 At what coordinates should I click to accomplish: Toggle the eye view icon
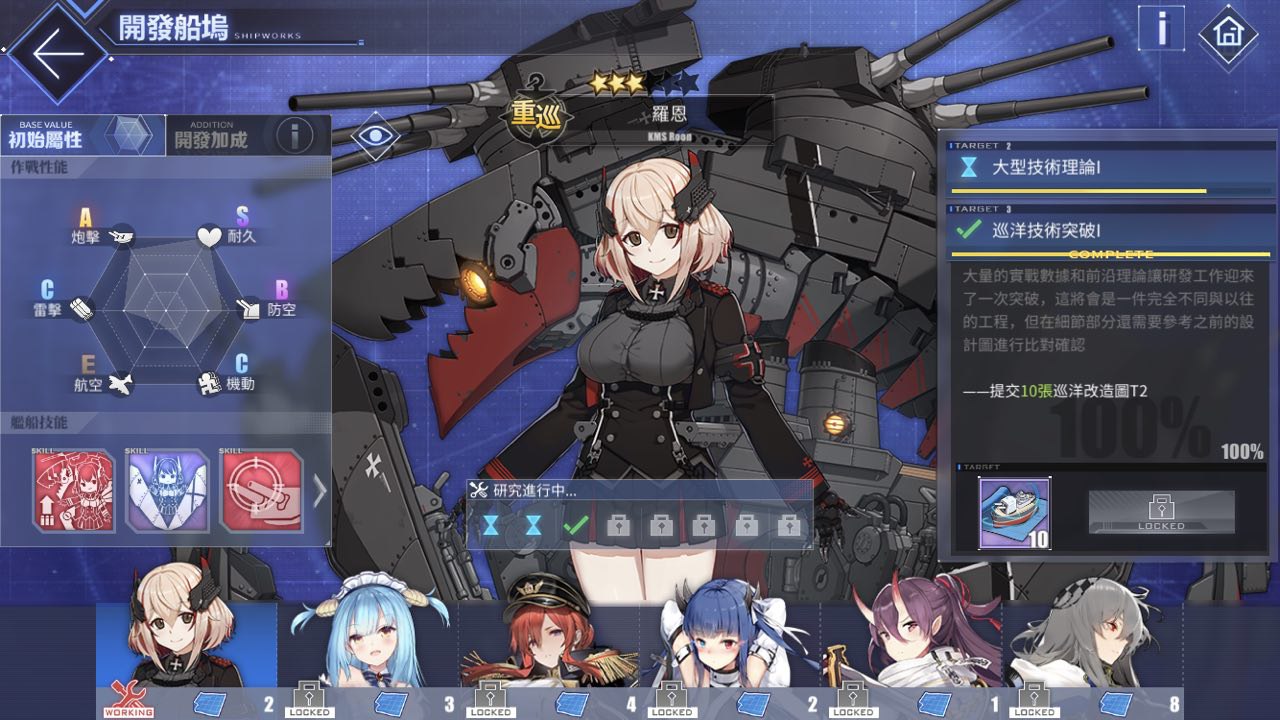click(x=375, y=137)
